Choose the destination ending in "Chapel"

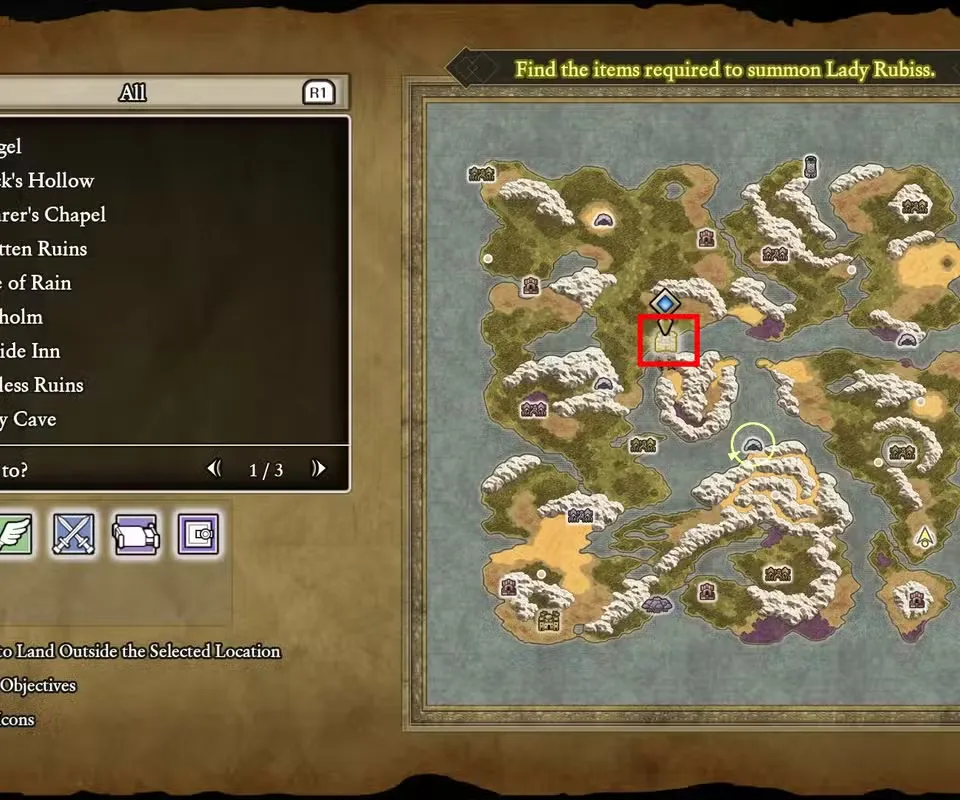(55, 215)
